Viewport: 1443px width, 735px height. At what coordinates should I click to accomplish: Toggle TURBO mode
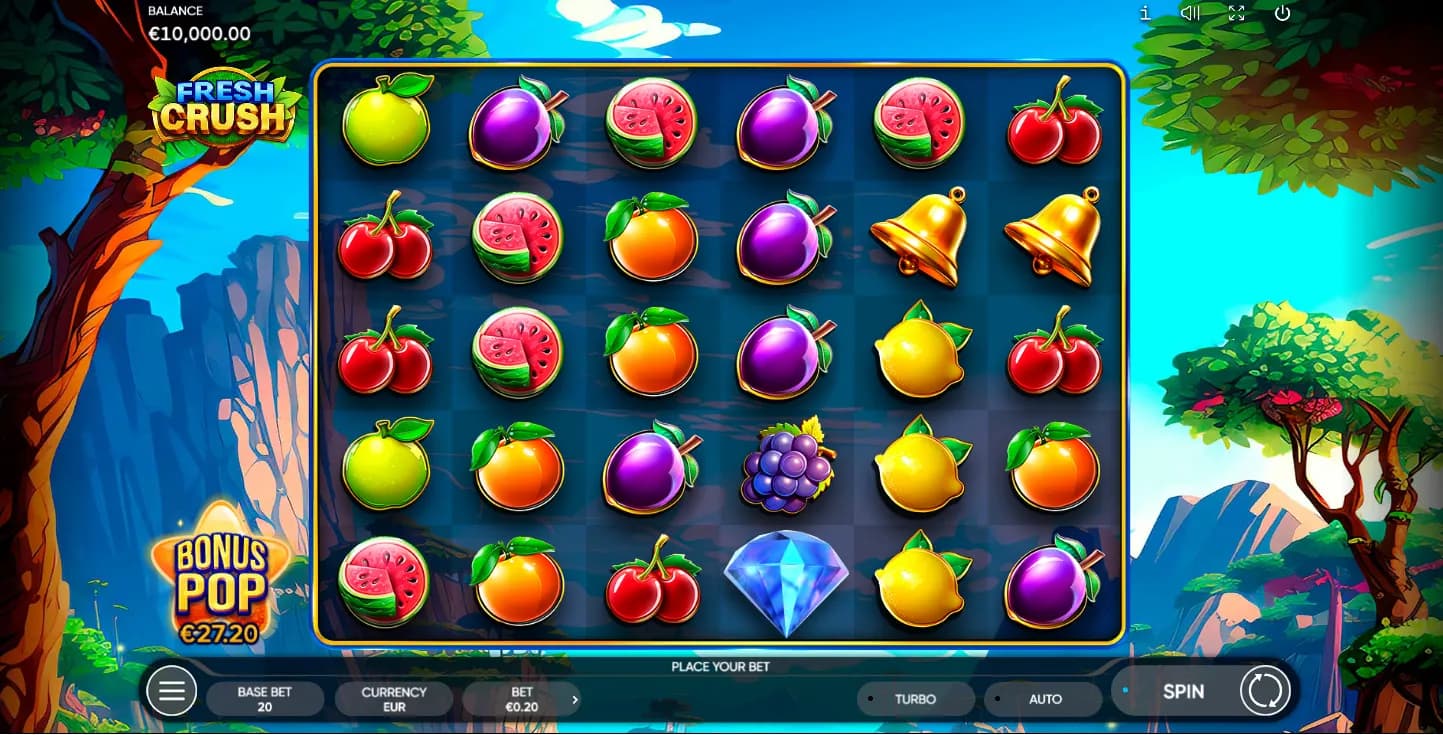pos(915,699)
